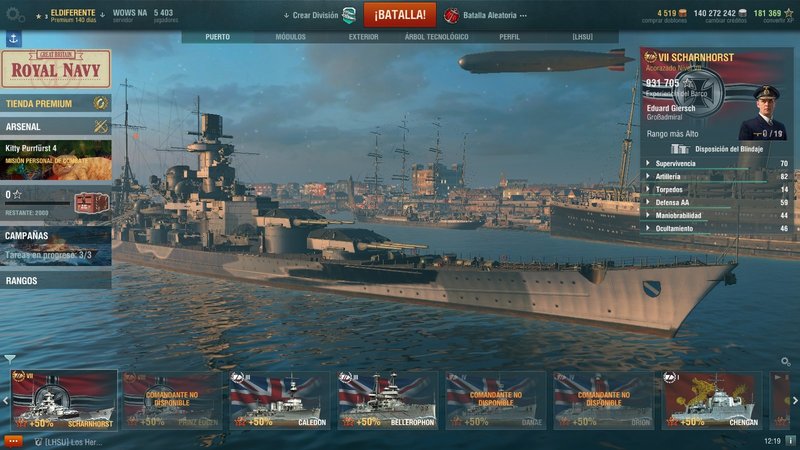Show the PERFIL tab
This screenshot has width=800, height=450.
click(509, 37)
